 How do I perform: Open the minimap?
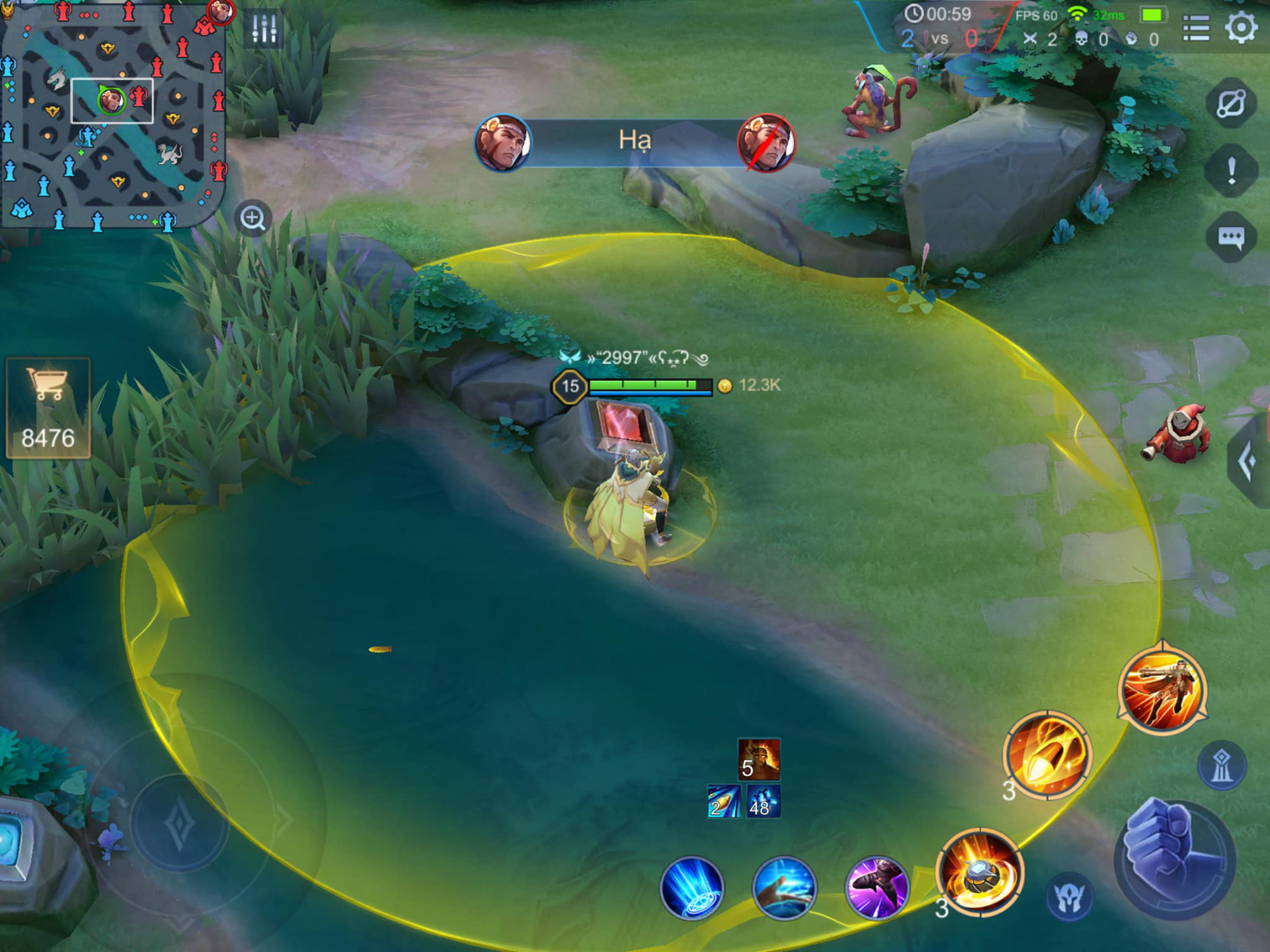(x=111, y=114)
